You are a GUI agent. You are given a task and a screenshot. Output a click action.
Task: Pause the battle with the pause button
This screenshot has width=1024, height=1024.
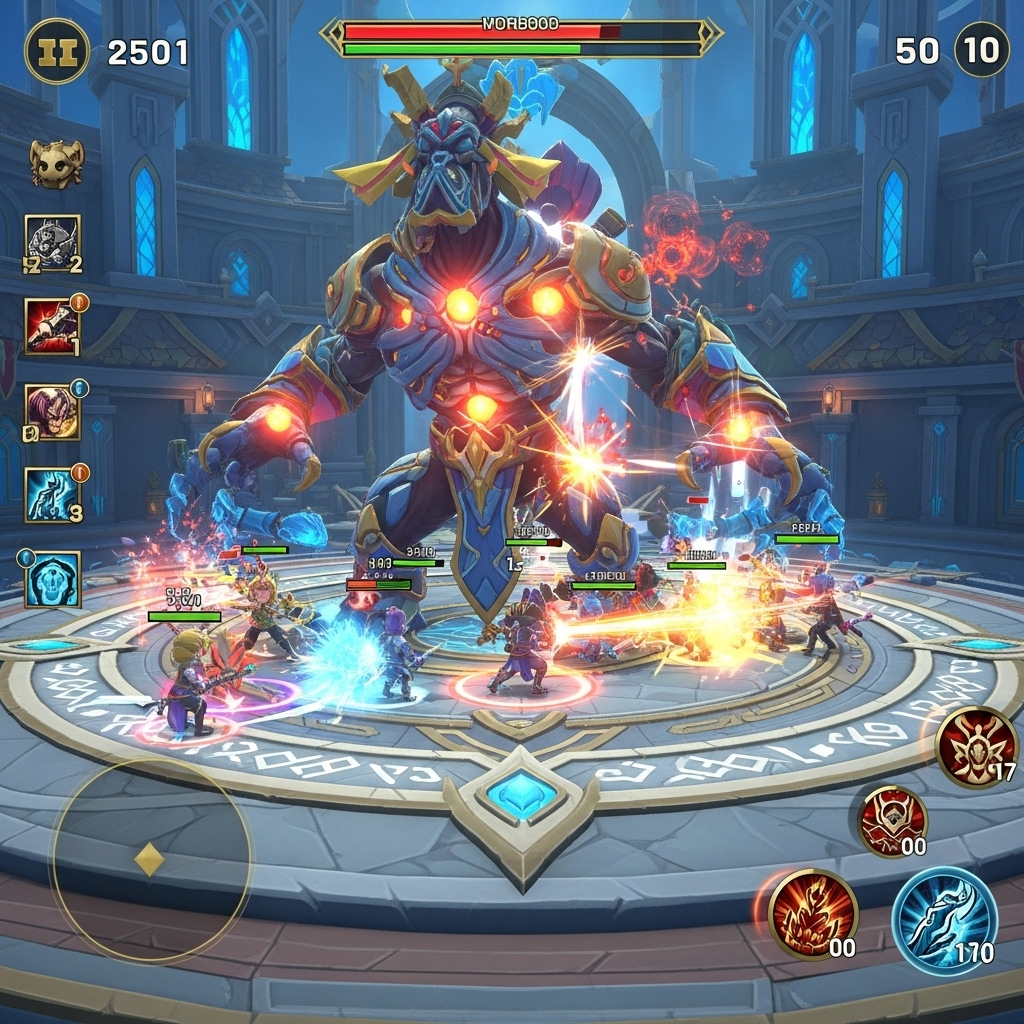coord(57,51)
